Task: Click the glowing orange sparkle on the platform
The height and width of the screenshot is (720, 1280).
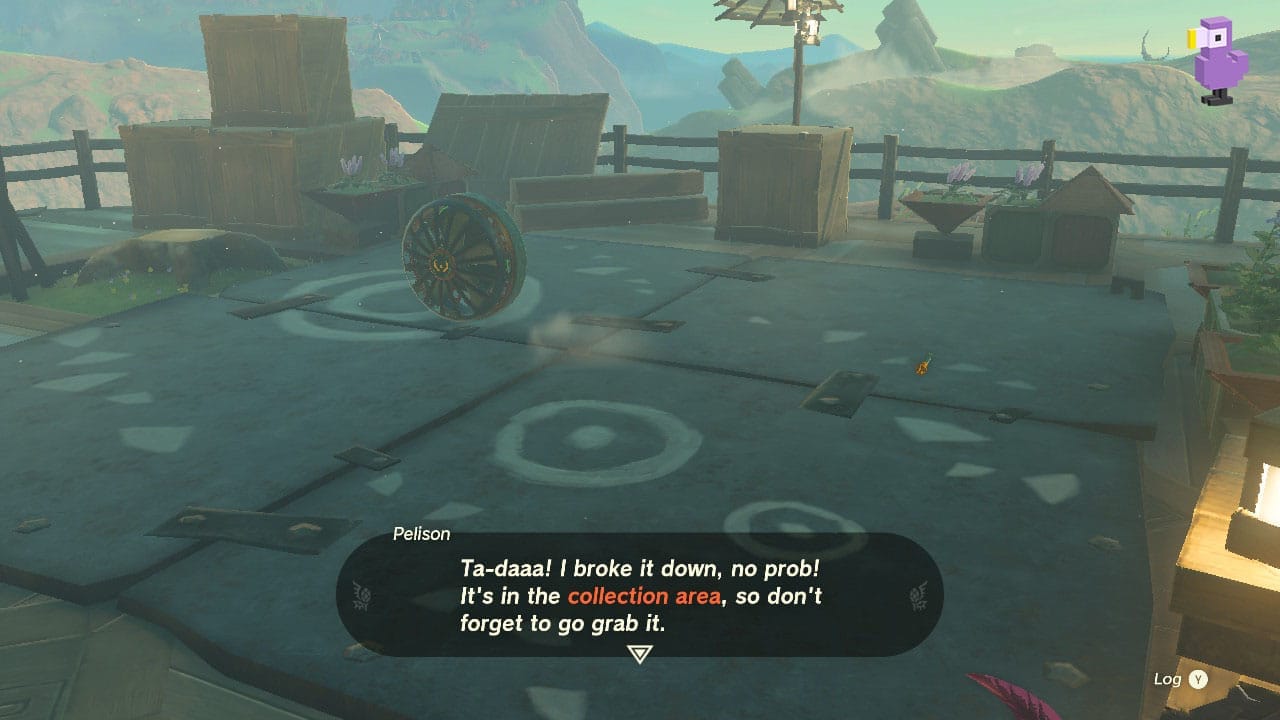Action: 921,367
